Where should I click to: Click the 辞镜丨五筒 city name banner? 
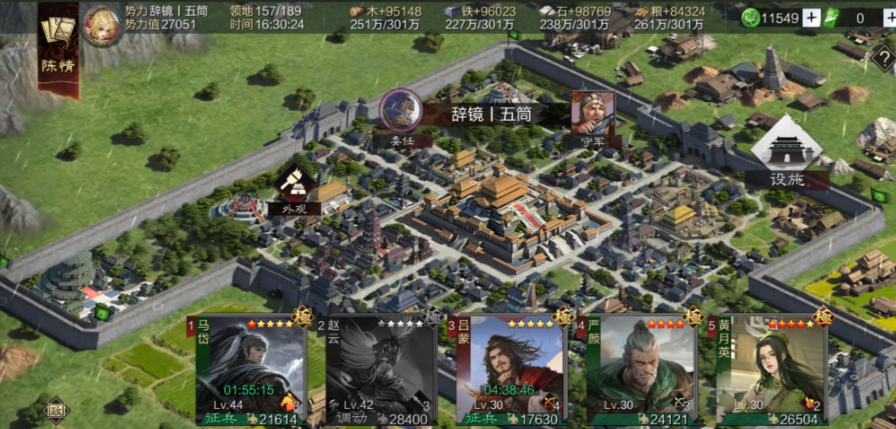tap(494, 113)
